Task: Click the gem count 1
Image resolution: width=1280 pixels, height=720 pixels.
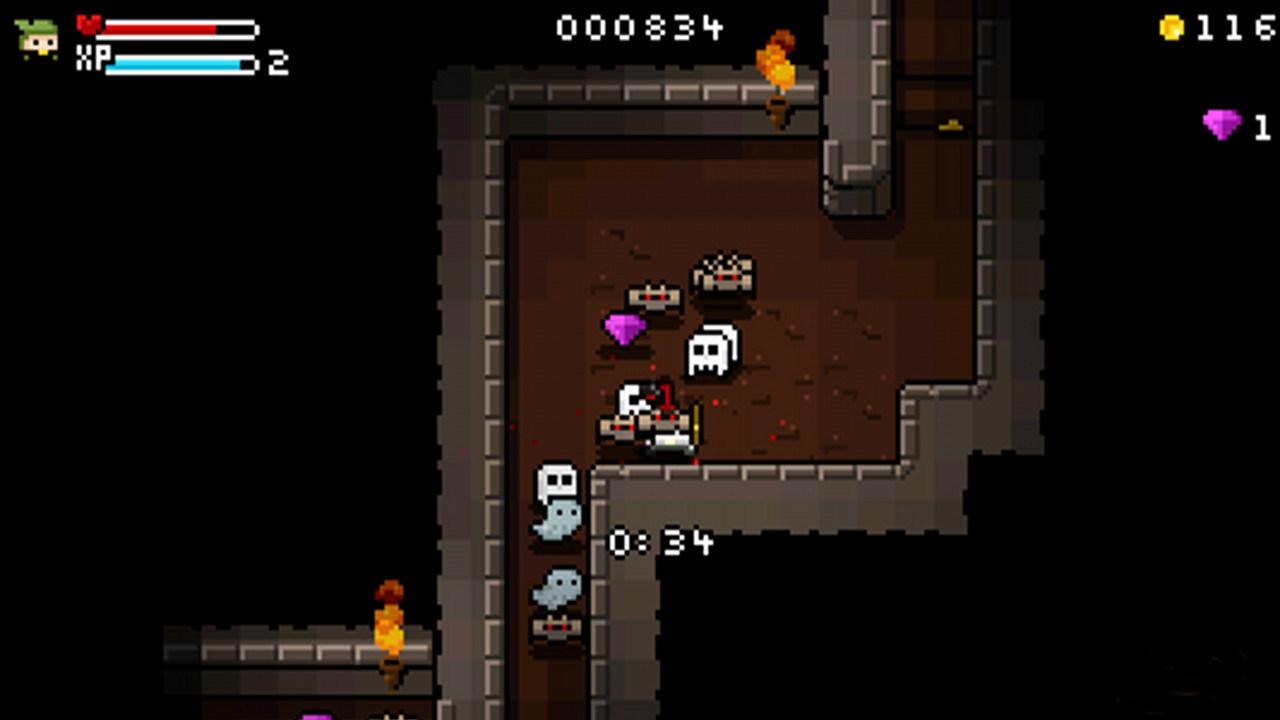Action: pos(1260,127)
